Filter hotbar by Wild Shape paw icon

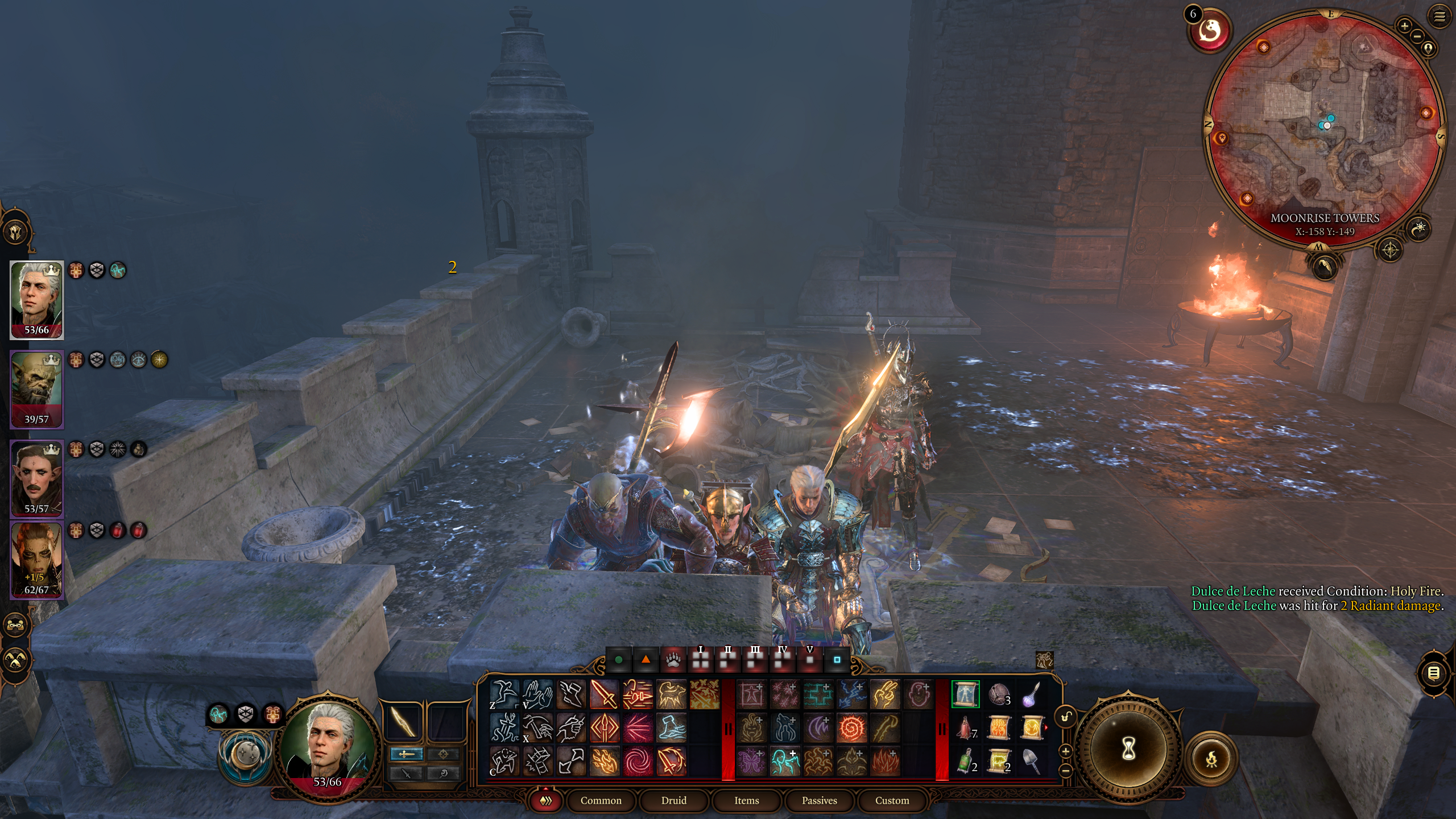click(x=673, y=660)
